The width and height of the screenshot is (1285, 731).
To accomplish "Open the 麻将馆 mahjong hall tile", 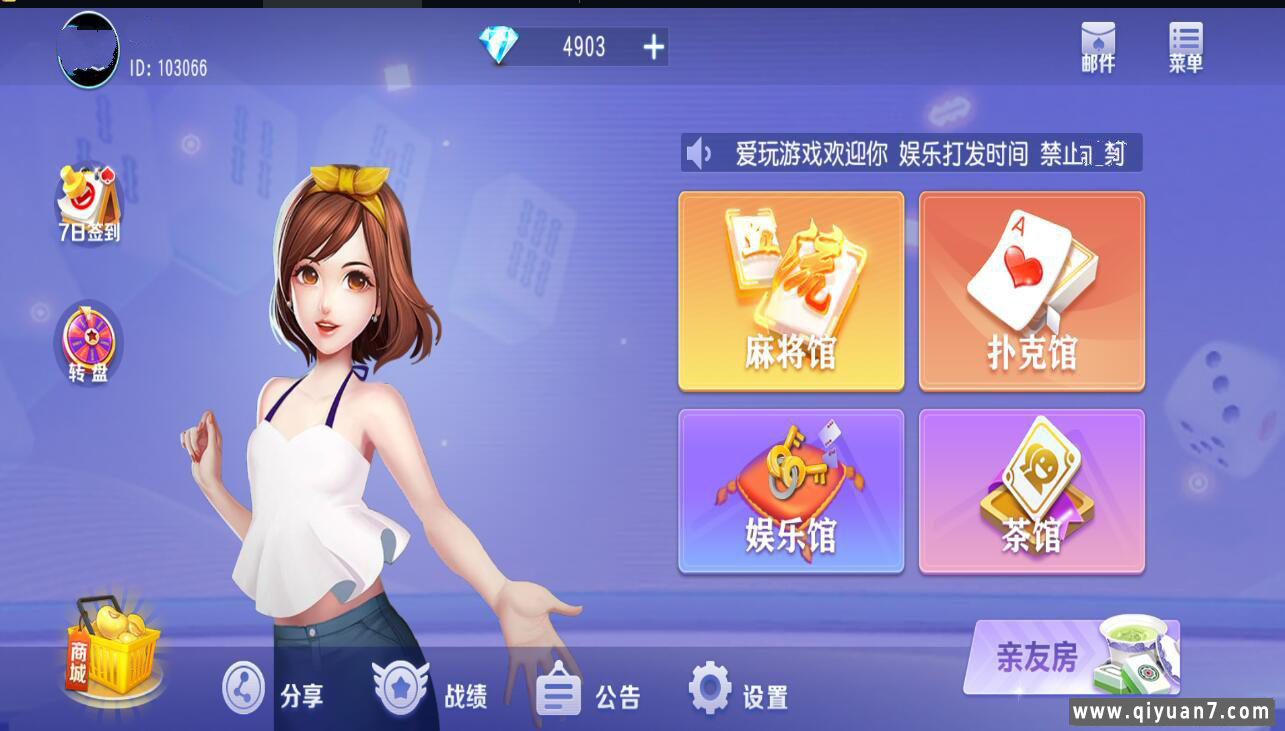I will pos(791,291).
